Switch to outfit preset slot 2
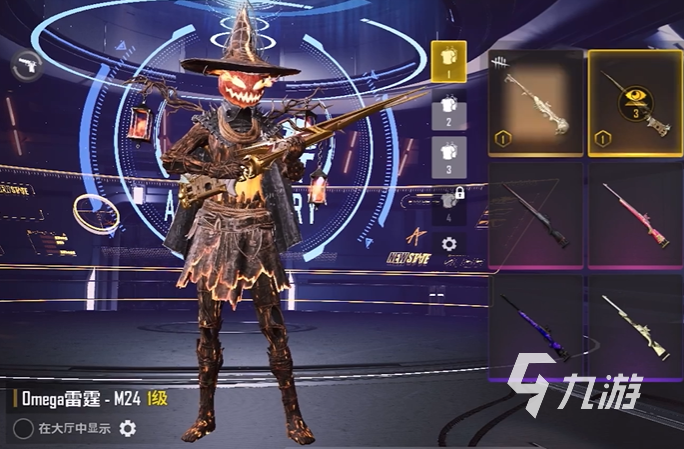Screen dimensions: 684x449 tap(447, 107)
